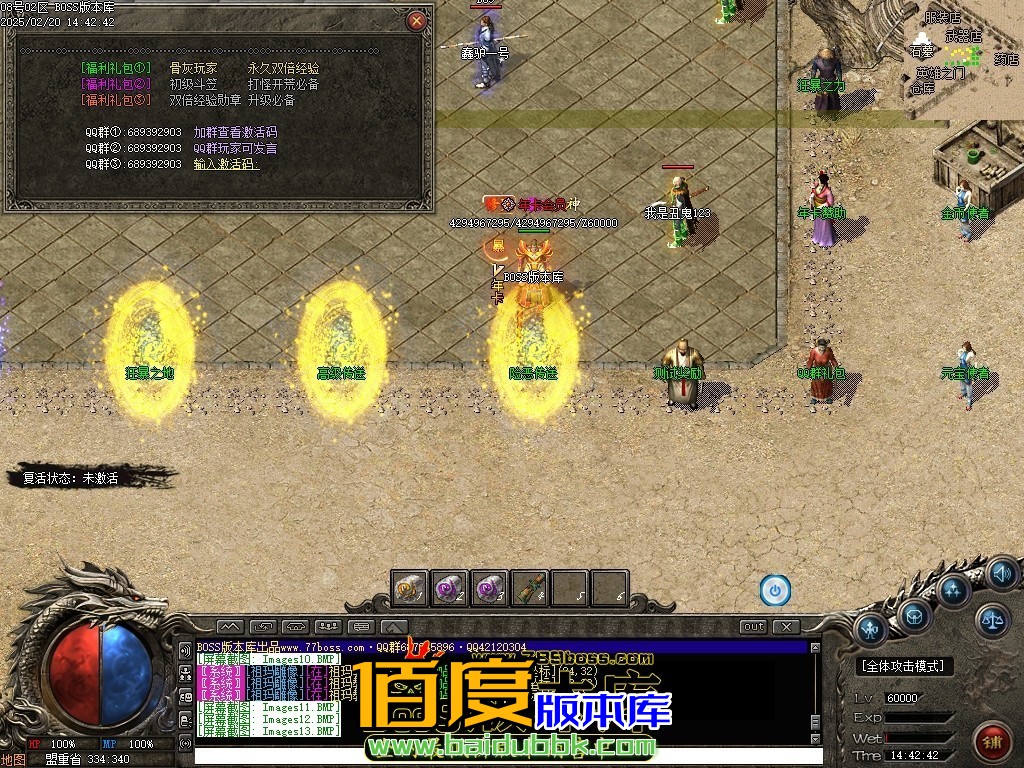Close the welfare gift pack dialog
Viewport: 1024px width, 768px height.
pyautogui.click(x=417, y=20)
